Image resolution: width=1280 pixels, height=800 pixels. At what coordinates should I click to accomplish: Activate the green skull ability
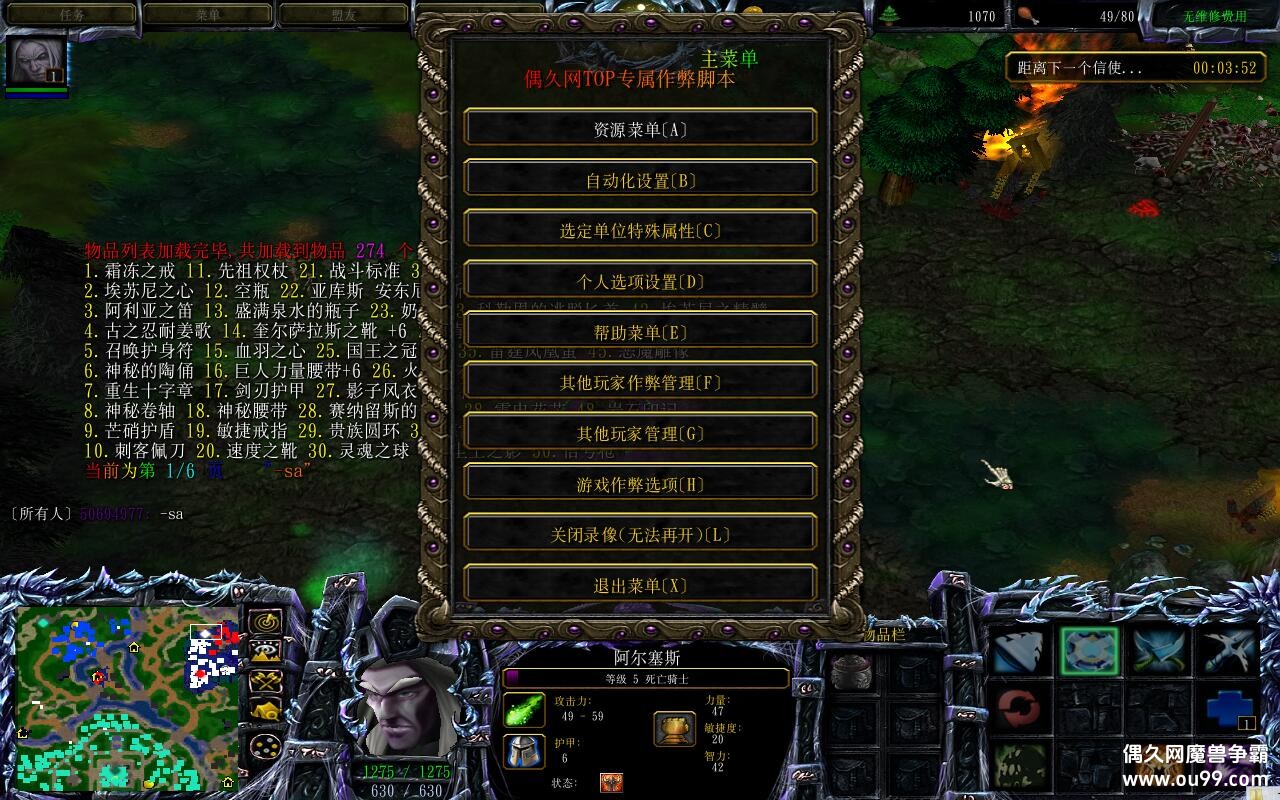pyautogui.click(x=1018, y=766)
